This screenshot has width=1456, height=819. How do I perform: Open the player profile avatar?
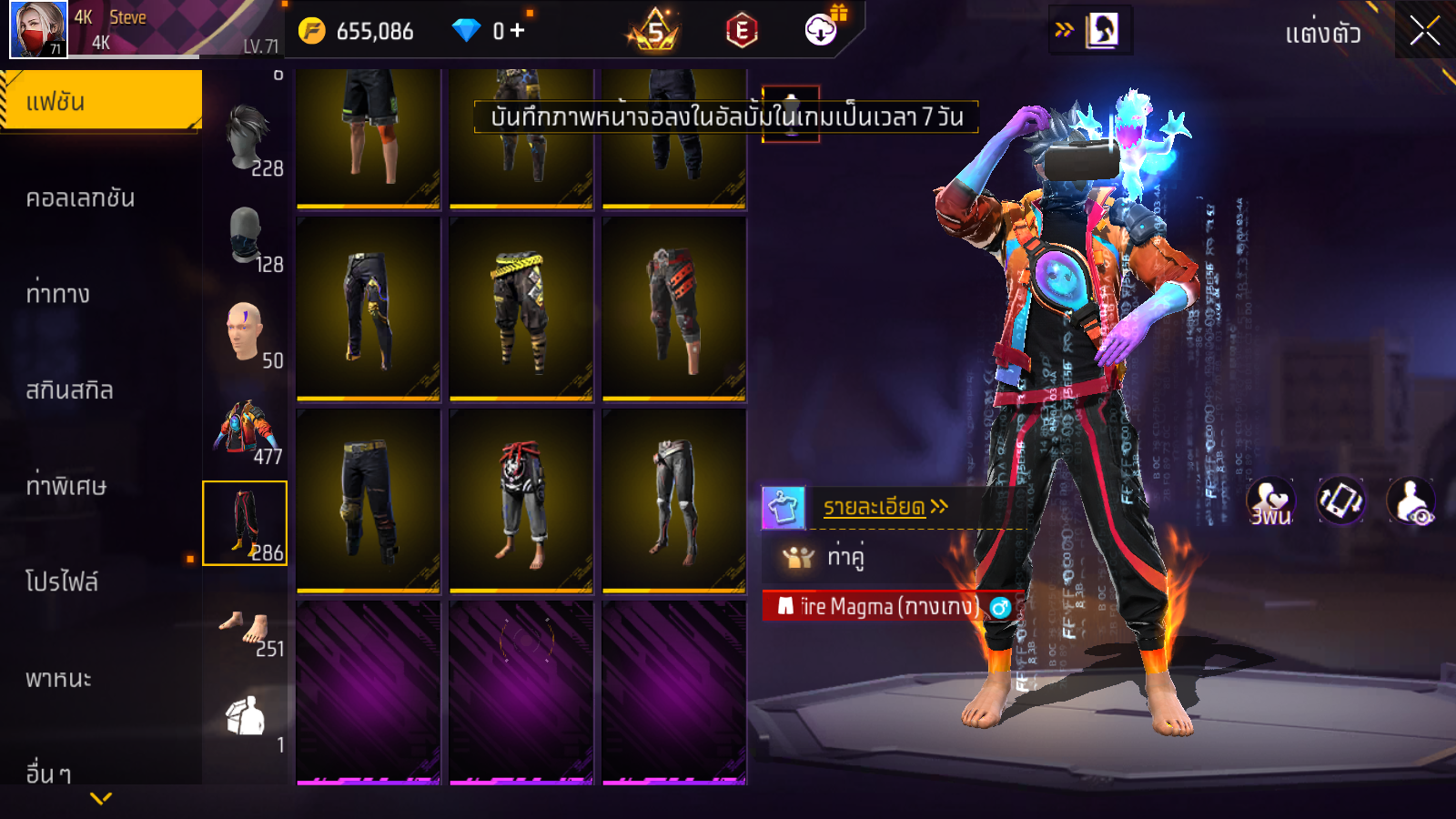38,29
